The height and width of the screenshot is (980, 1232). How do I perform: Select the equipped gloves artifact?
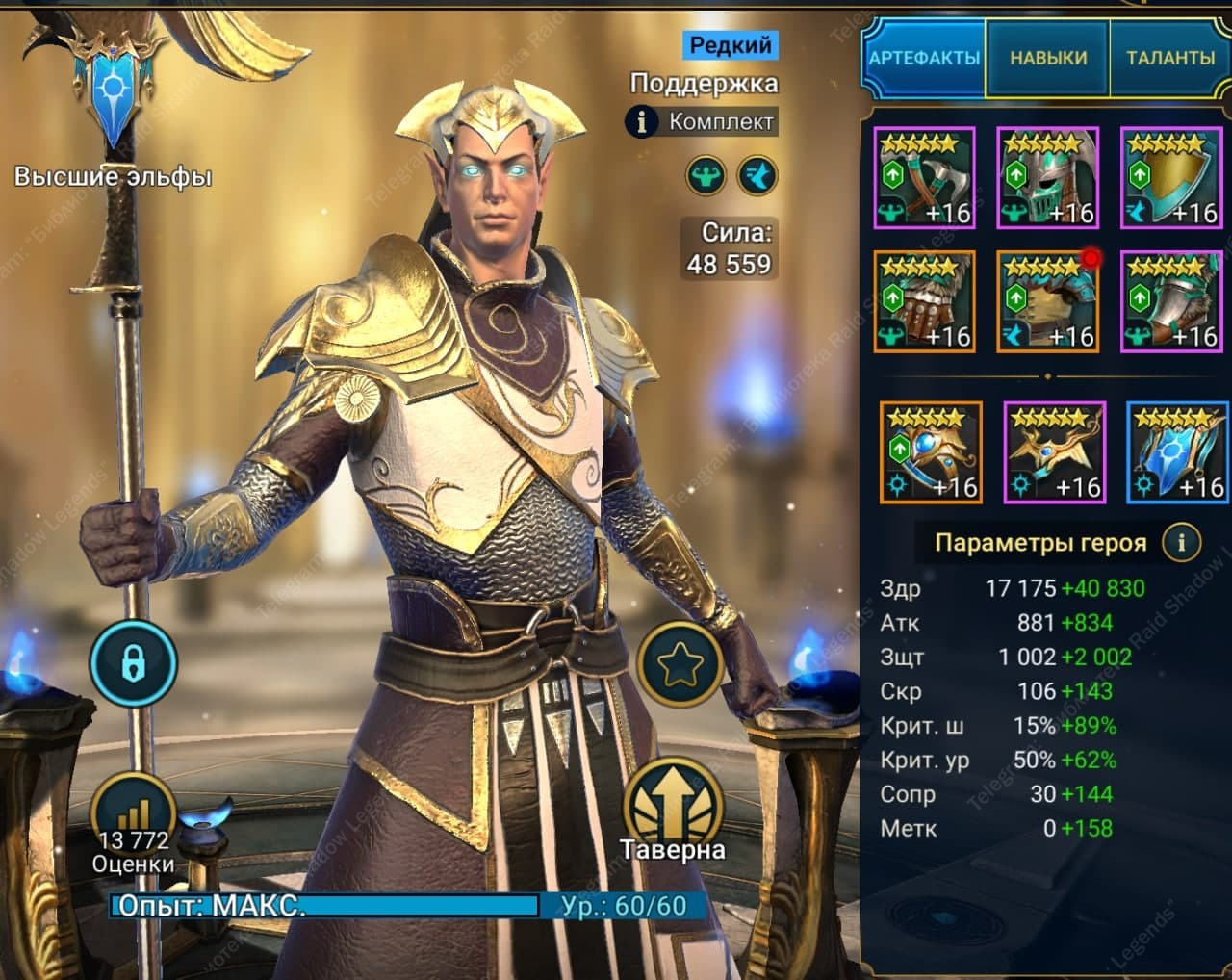pos(925,301)
